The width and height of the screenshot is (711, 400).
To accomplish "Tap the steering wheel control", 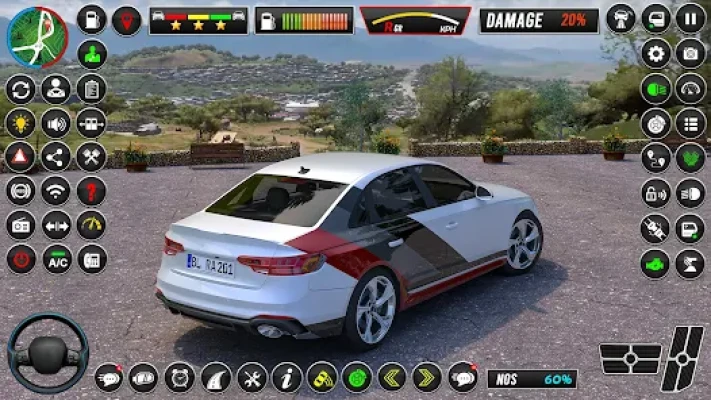I will pos(47,352).
